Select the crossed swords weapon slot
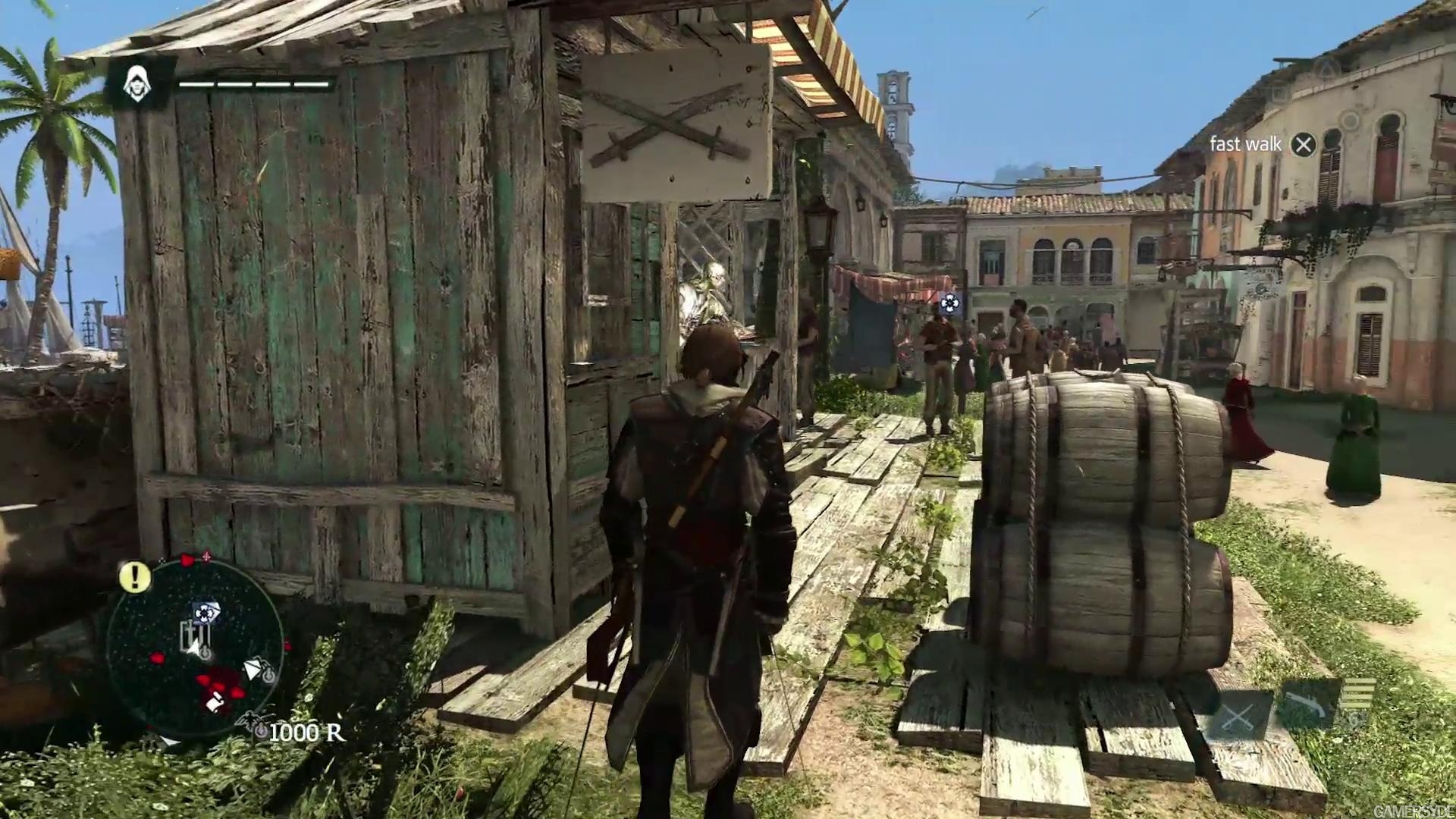Viewport: 1456px width, 819px height. 1238,717
